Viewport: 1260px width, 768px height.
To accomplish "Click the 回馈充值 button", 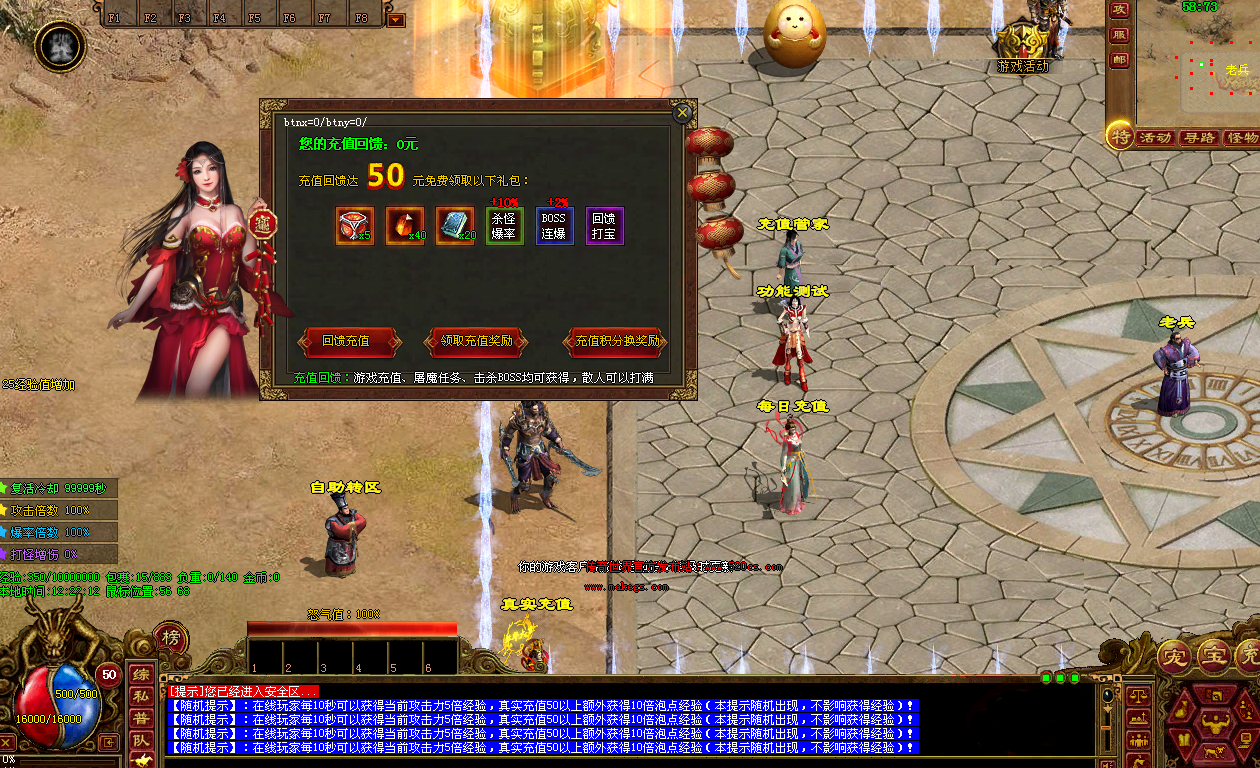I will (x=346, y=341).
